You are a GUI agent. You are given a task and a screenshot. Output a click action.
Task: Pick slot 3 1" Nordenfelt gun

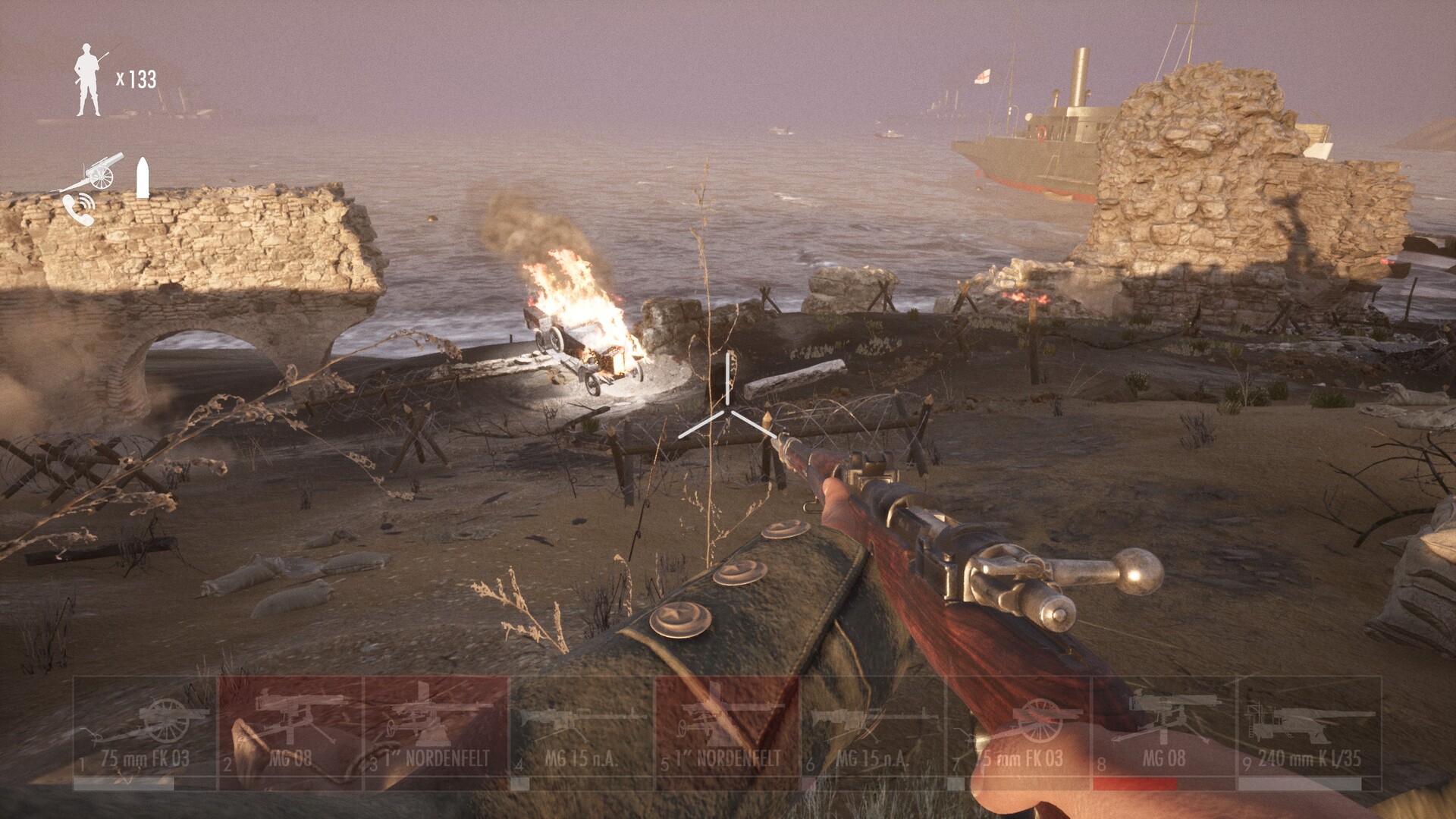tap(436, 733)
